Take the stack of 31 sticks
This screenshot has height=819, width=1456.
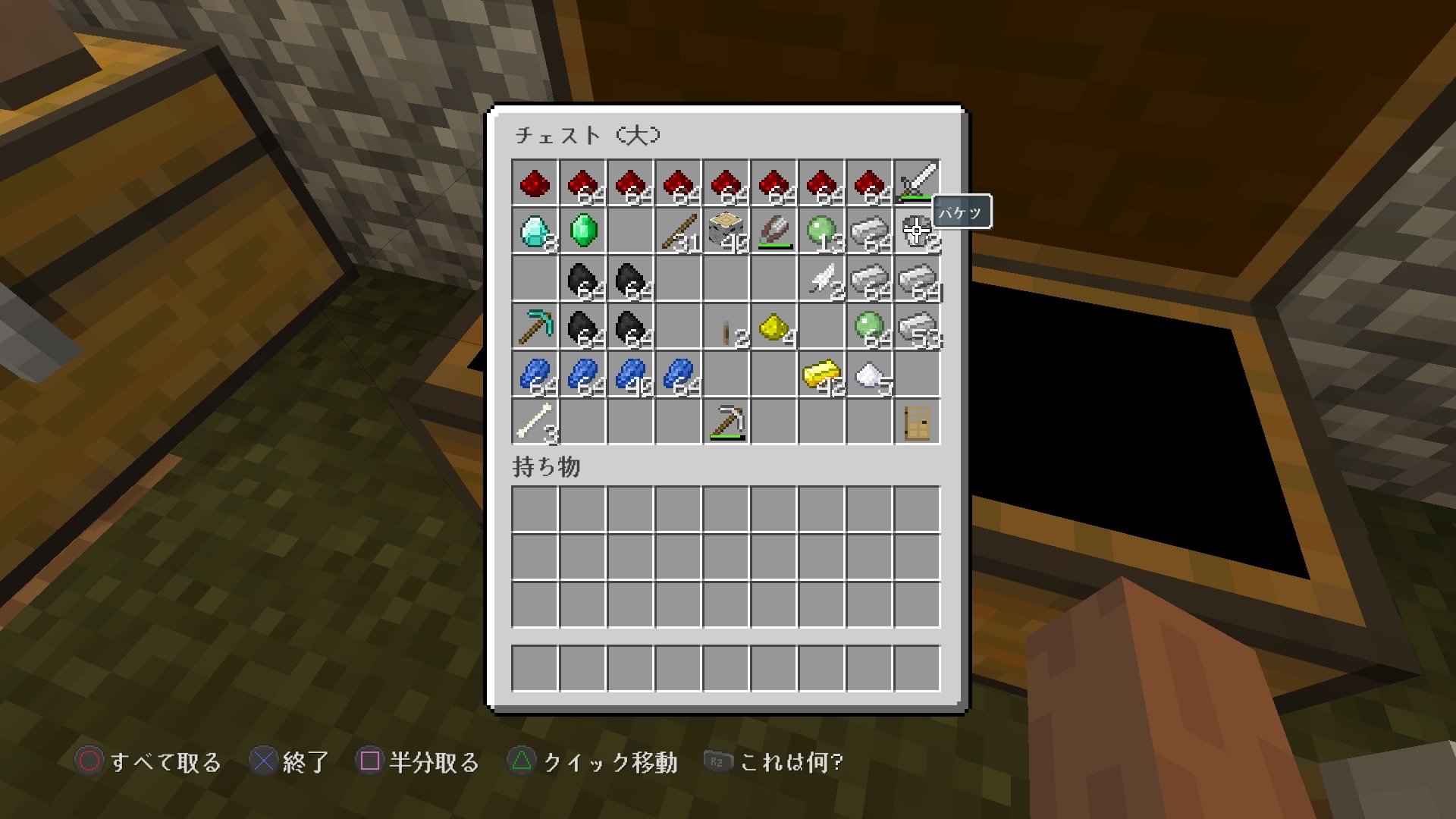click(x=678, y=231)
